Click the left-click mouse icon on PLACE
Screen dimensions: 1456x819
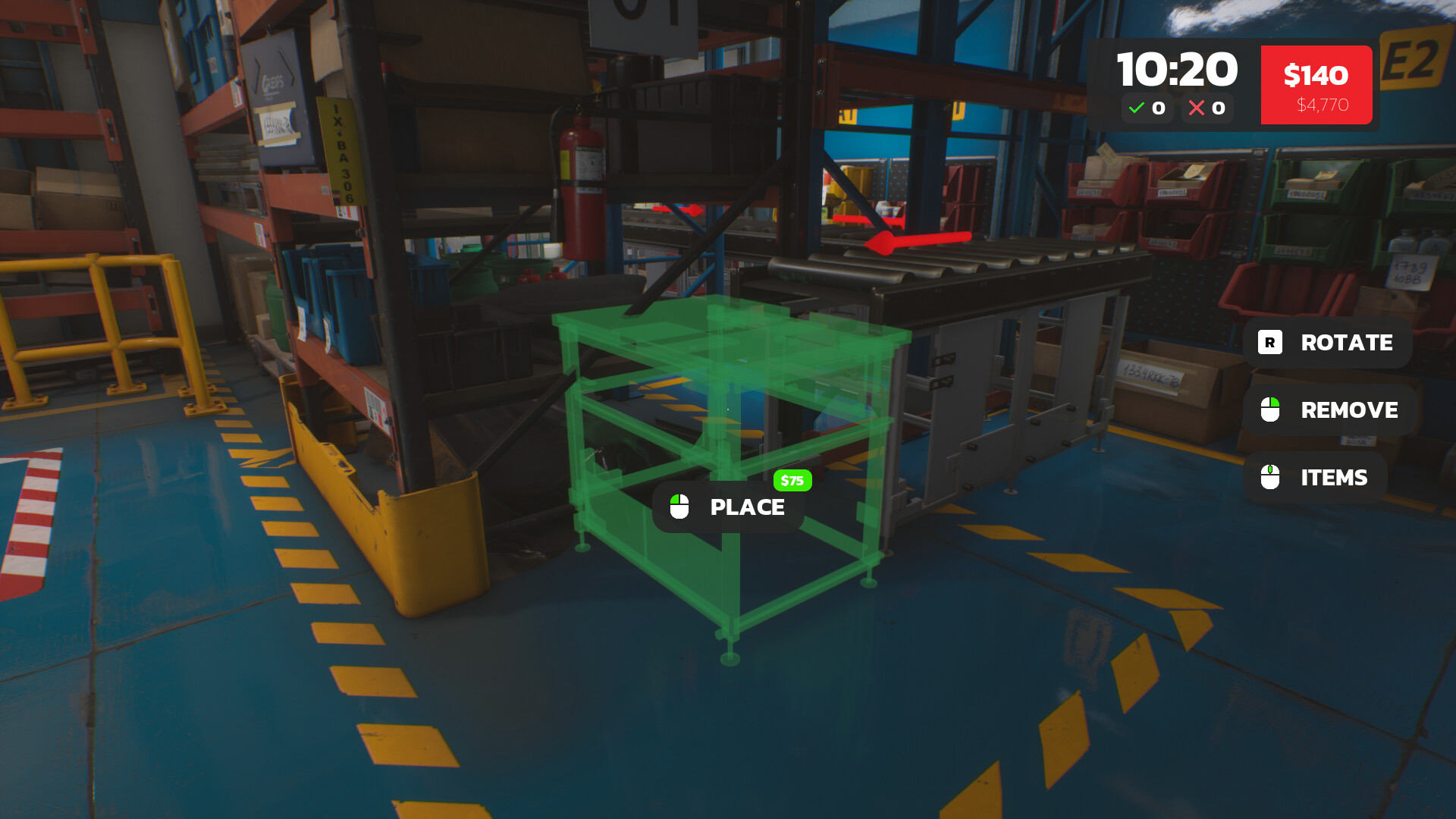click(679, 507)
